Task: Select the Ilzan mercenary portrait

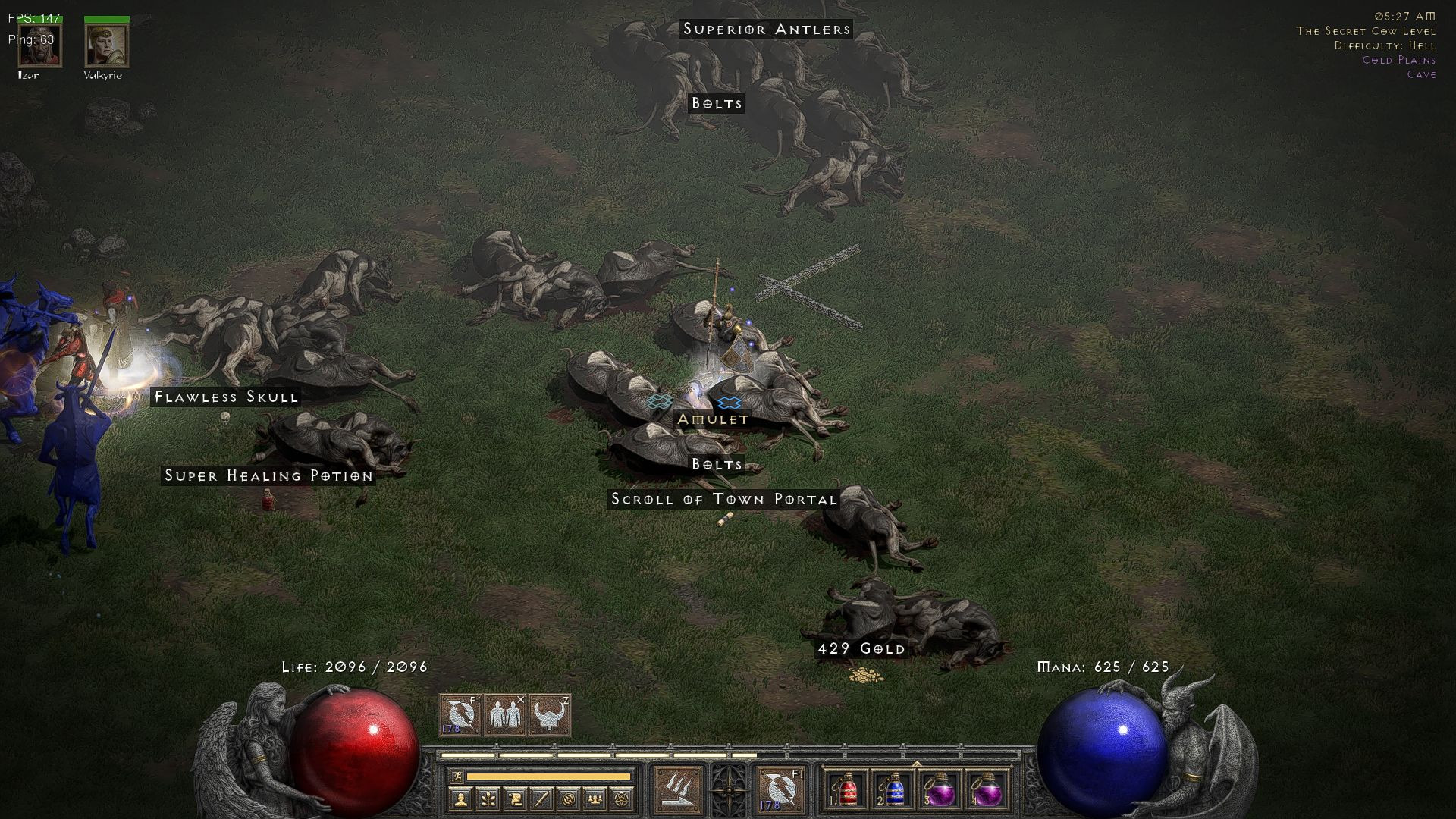Action: pos(40,45)
